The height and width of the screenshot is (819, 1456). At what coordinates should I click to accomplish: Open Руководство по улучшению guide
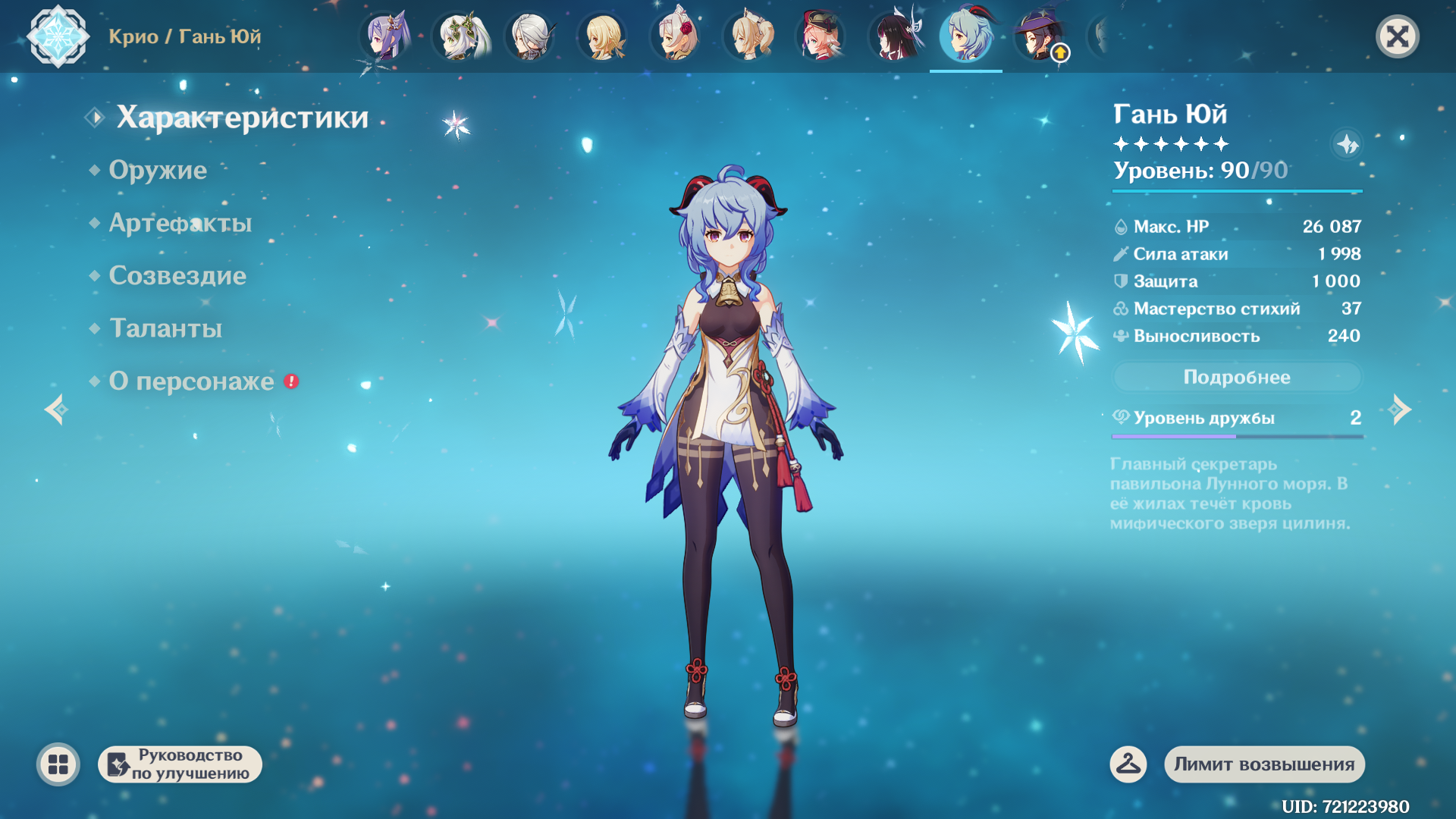click(180, 764)
